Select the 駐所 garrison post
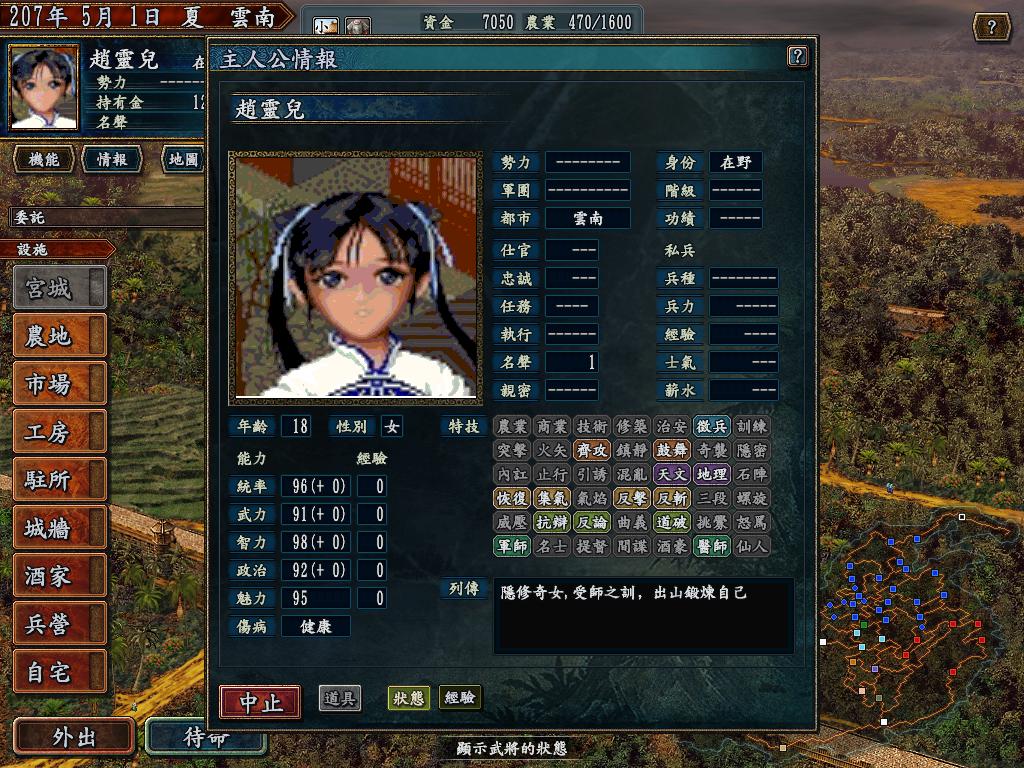Viewport: 1024px width, 768px height. point(59,480)
